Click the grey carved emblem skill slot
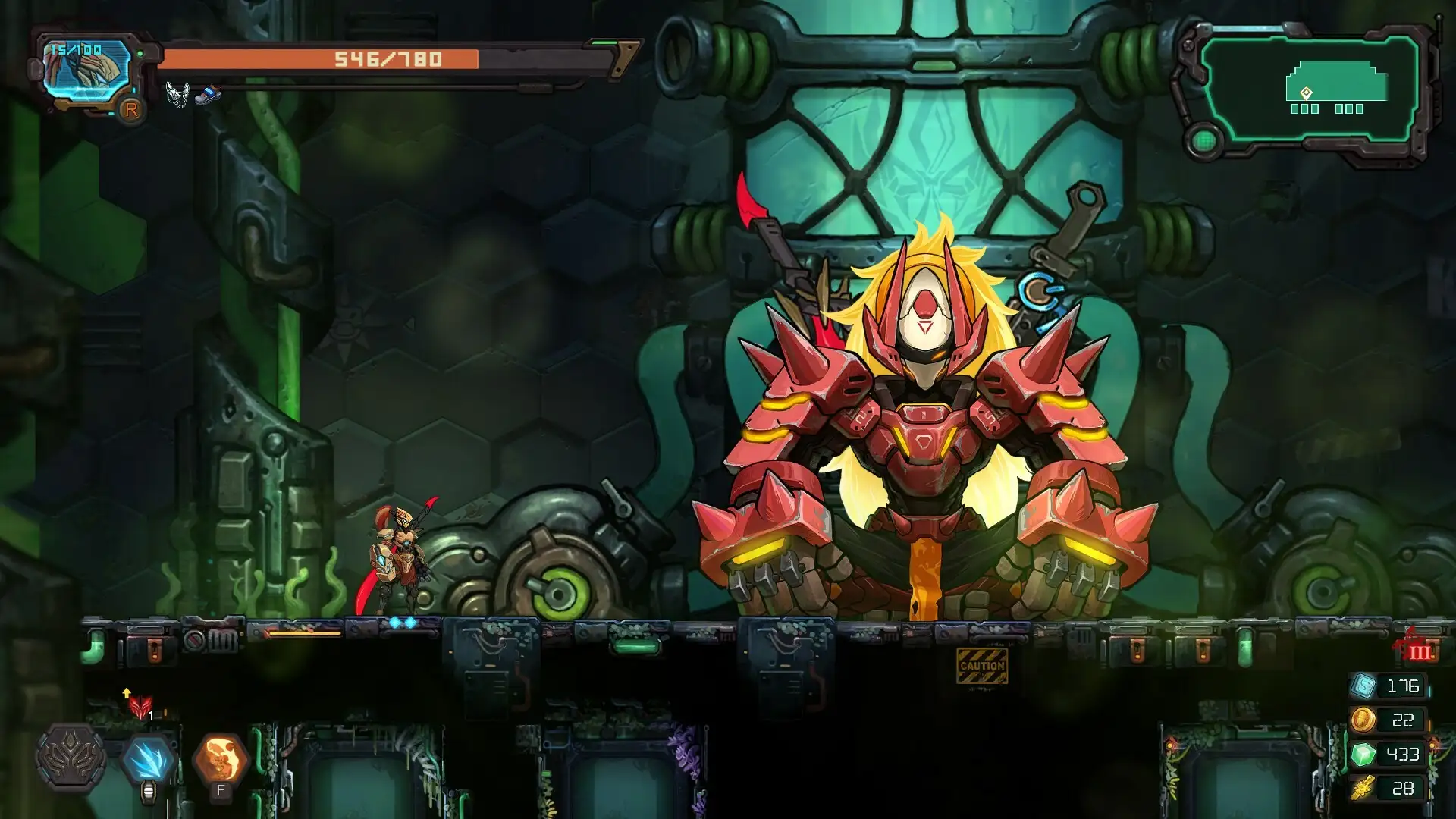The height and width of the screenshot is (819, 1456). (x=71, y=758)
